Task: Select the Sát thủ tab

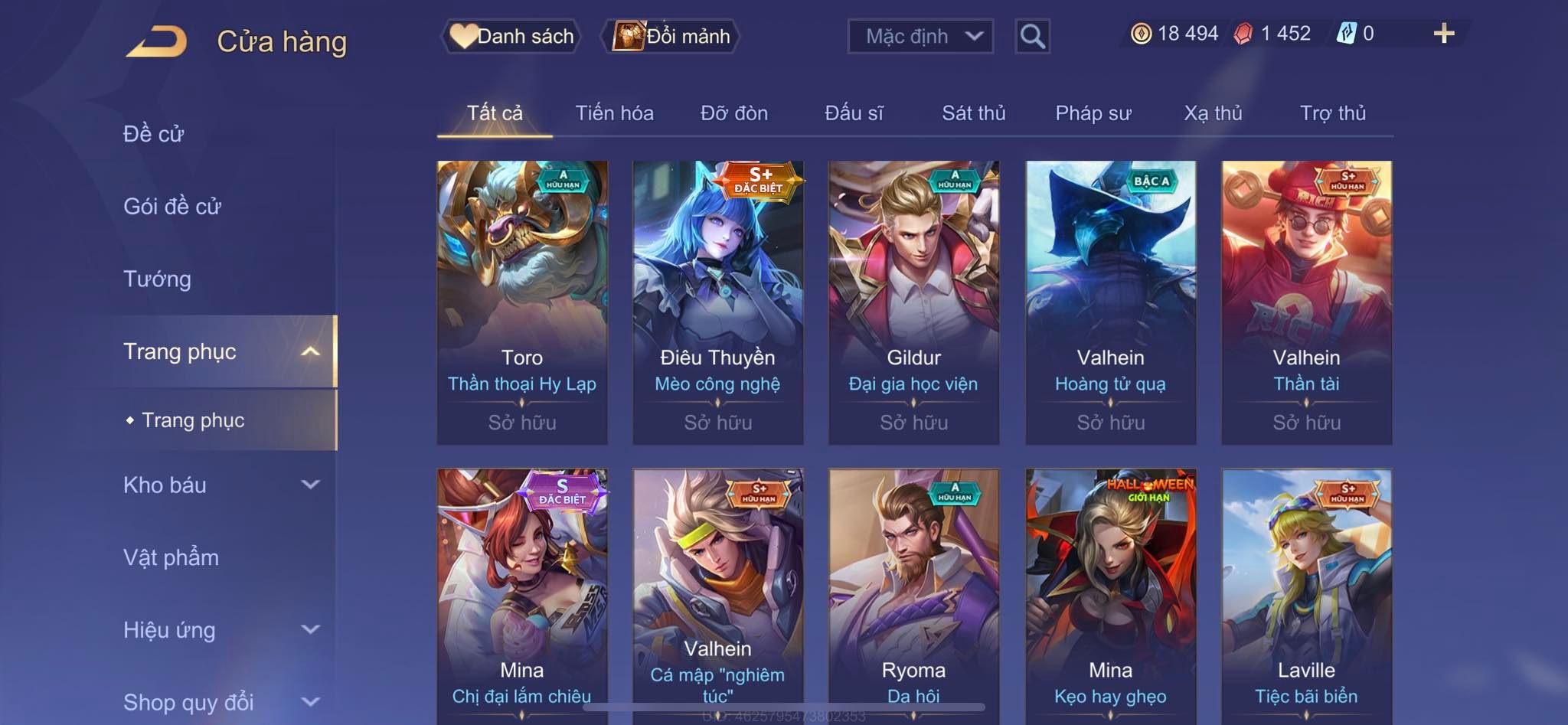Action: point(973,113)
